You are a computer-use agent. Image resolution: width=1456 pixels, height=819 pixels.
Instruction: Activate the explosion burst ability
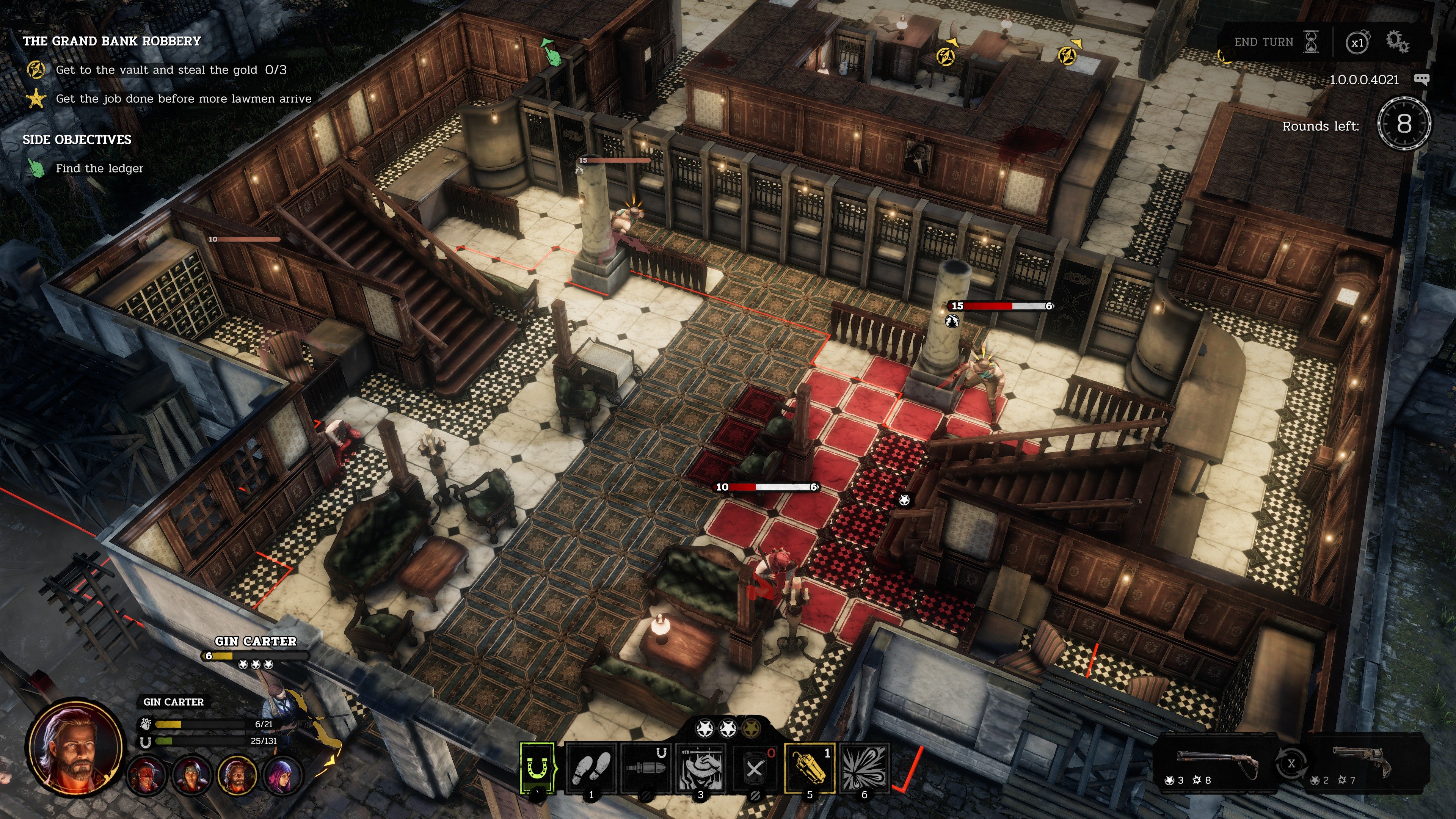(864, 768)
